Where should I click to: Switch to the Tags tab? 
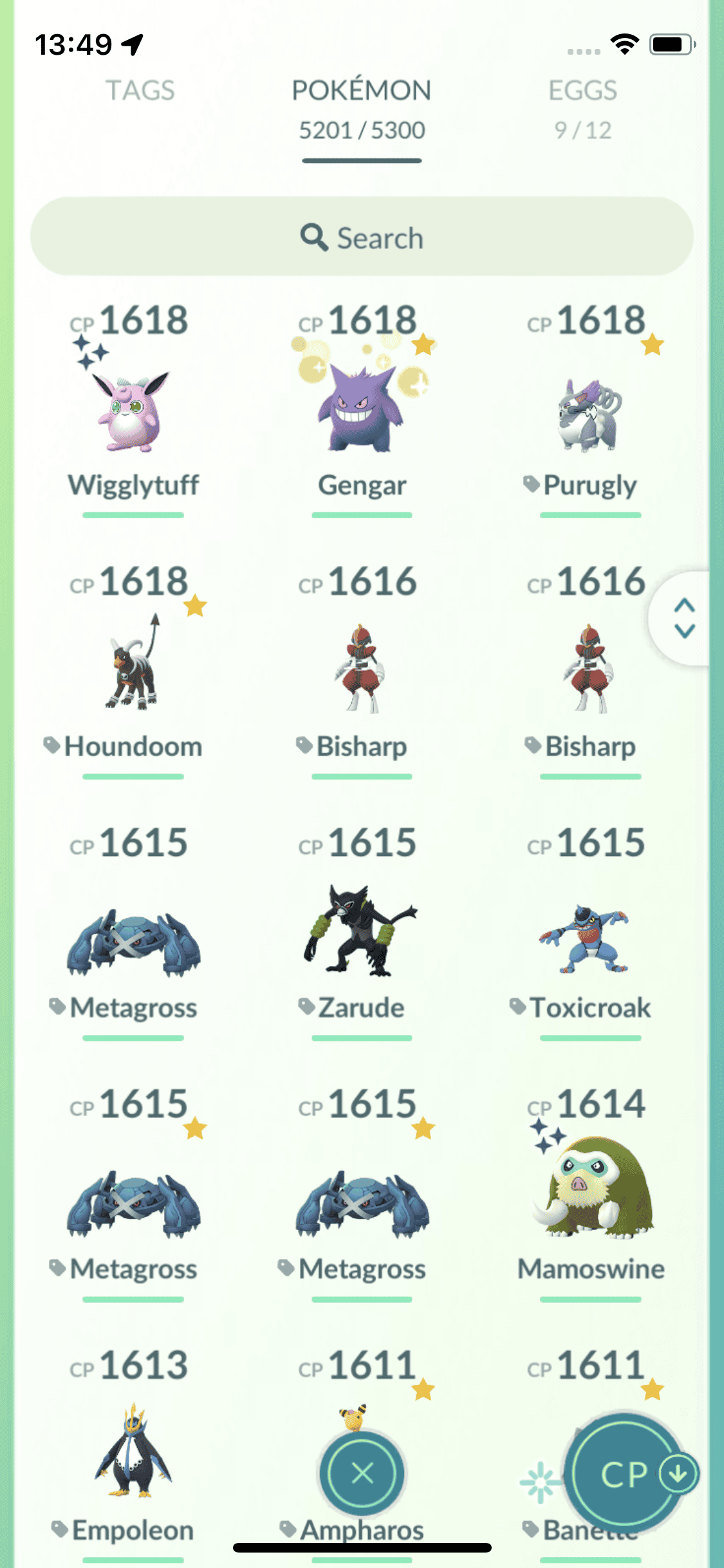pos(140,91)
